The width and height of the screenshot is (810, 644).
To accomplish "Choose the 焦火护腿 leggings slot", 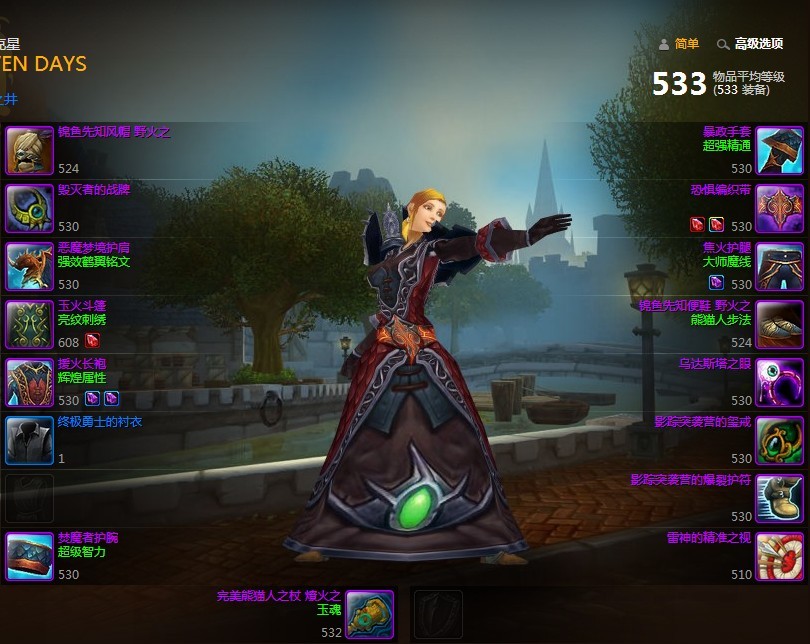I will click(779, 266).
